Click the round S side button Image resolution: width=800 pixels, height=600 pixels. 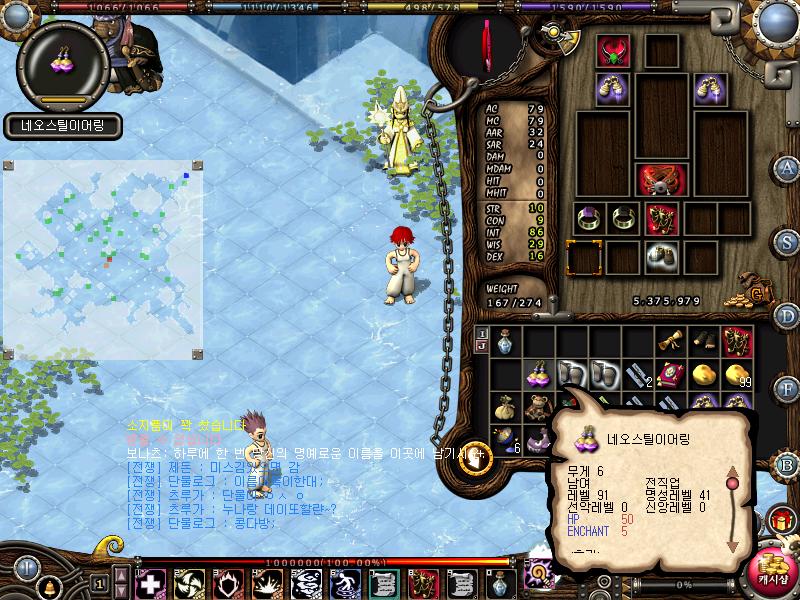[788, 241]
